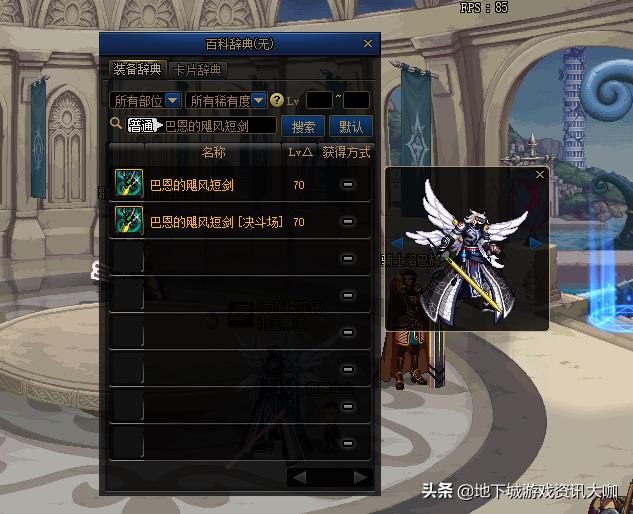Focus the item name search field
Screen dimensions: 633x514
coord(219,126)
